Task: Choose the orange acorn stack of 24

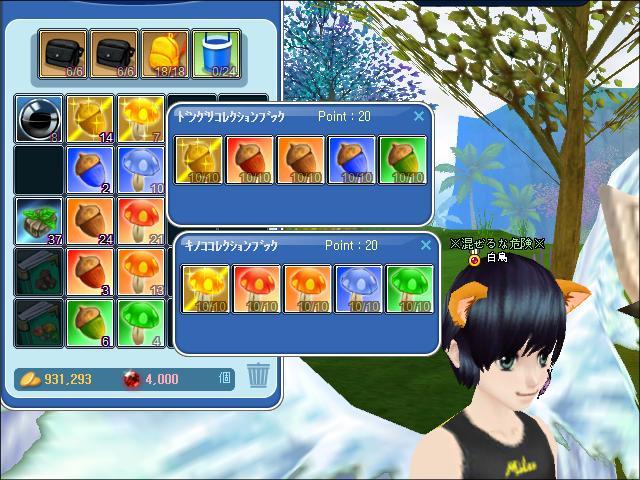Action: click(90, 221)
